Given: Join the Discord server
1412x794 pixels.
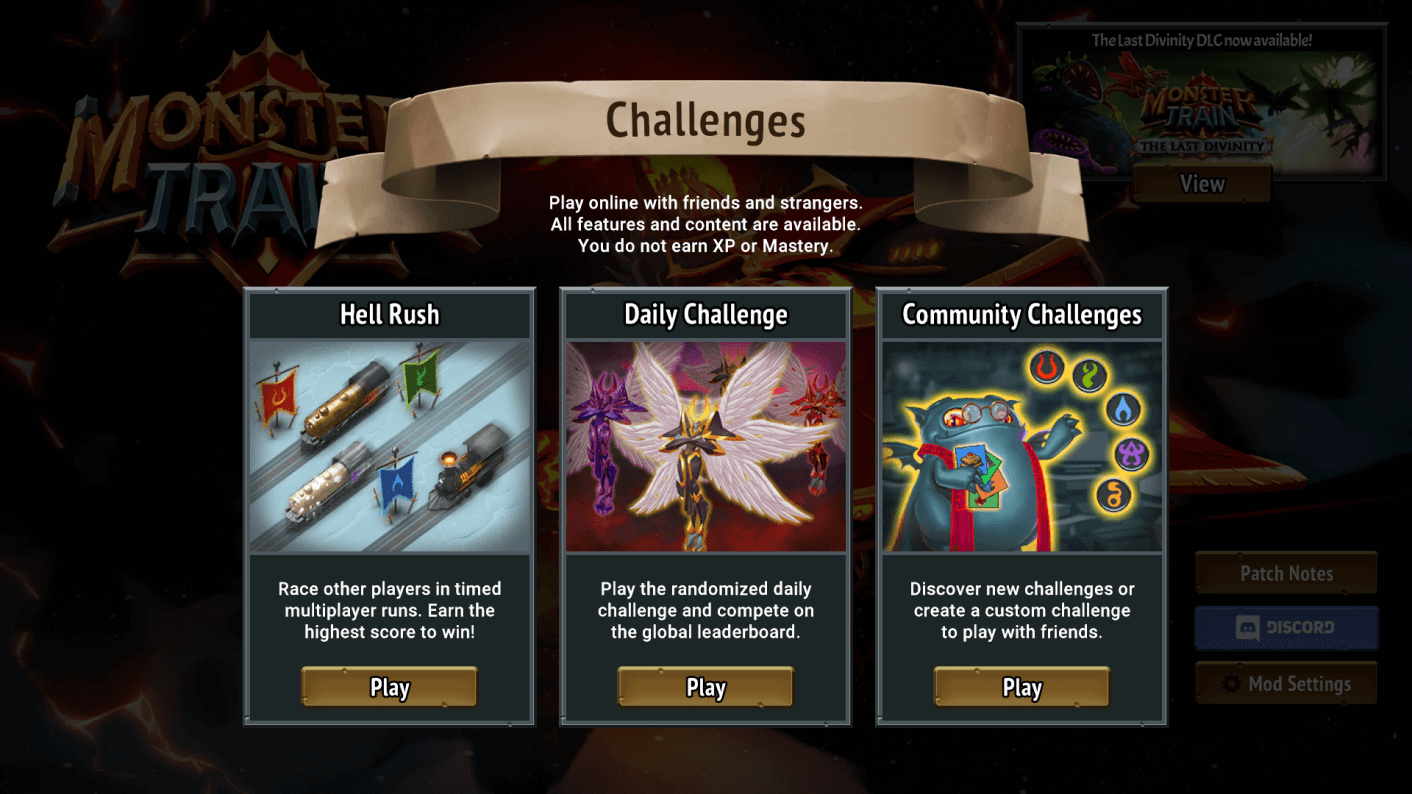Looking at the screenshot, I should (x=1286, y=628).
